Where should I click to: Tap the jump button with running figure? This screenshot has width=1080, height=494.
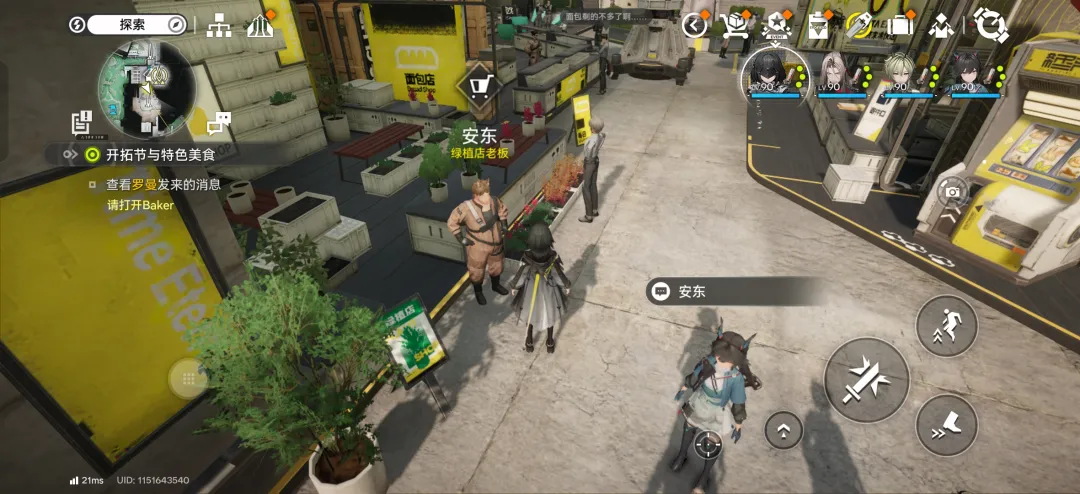point(946,325)
